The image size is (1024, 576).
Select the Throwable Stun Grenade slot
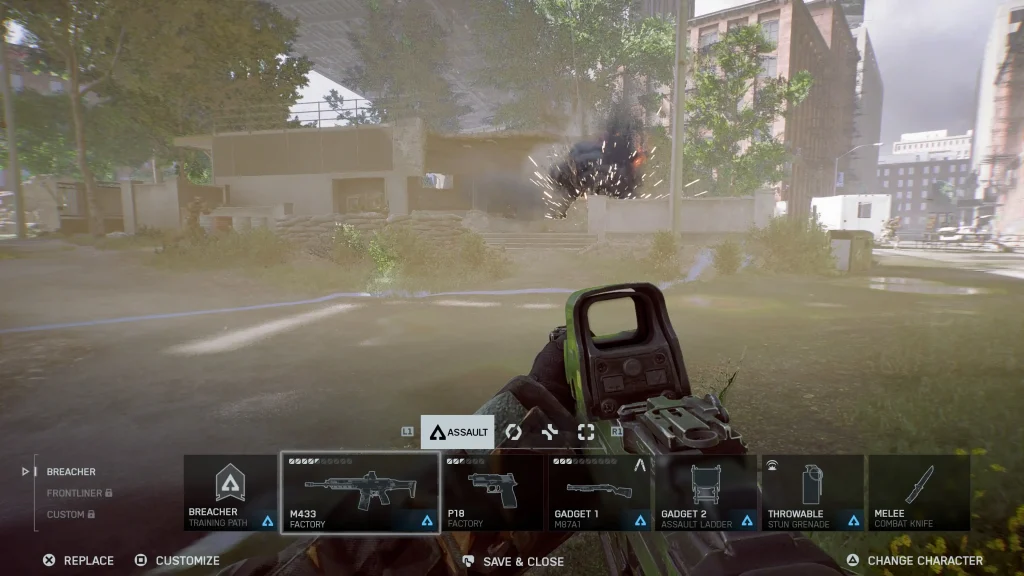pos(813,493)
